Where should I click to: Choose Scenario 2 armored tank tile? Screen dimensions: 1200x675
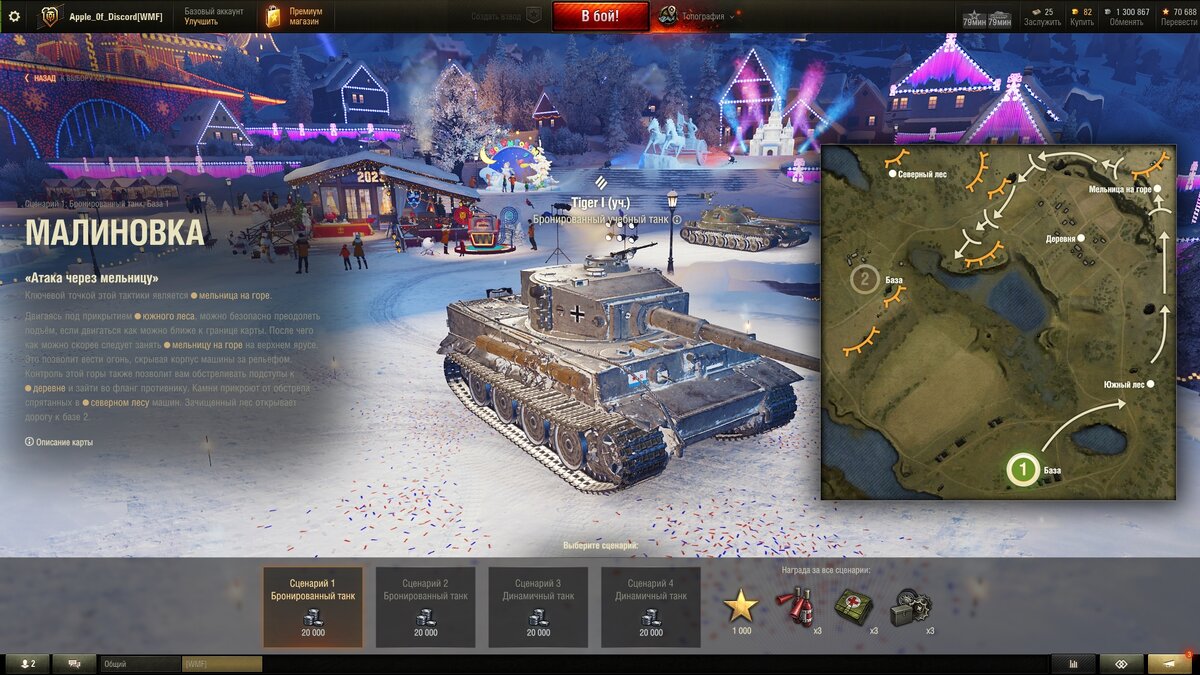click(425, 607)
